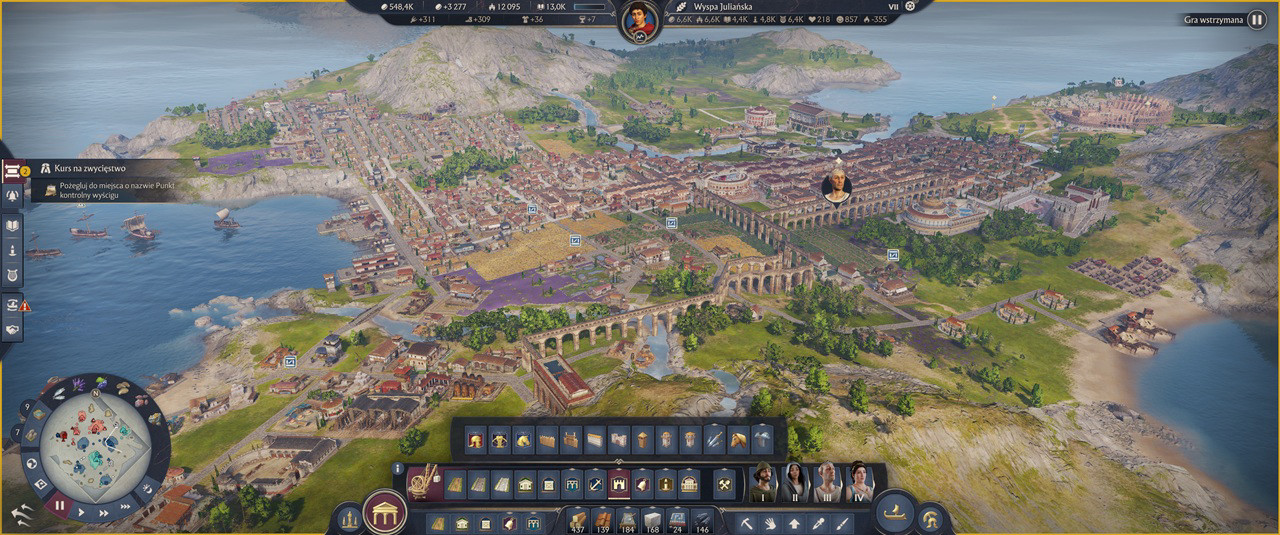
Task: Select the first population tier portrait I
Action: (764, 482)
